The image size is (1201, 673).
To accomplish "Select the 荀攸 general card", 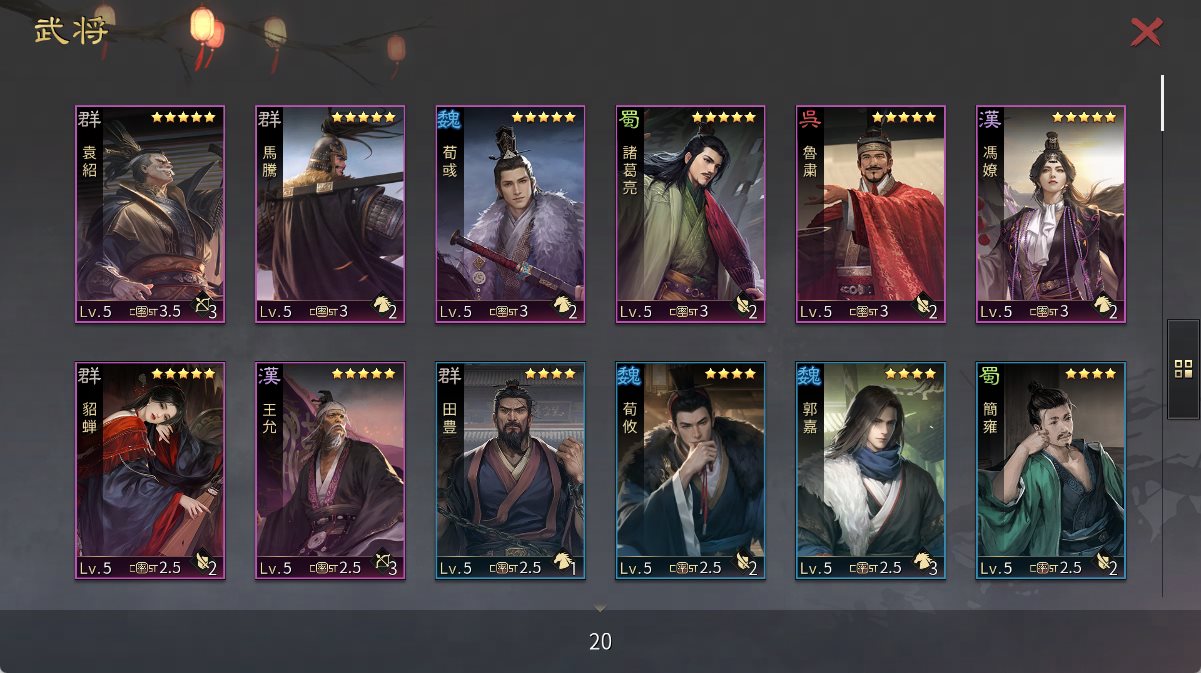I will point(690,470).
